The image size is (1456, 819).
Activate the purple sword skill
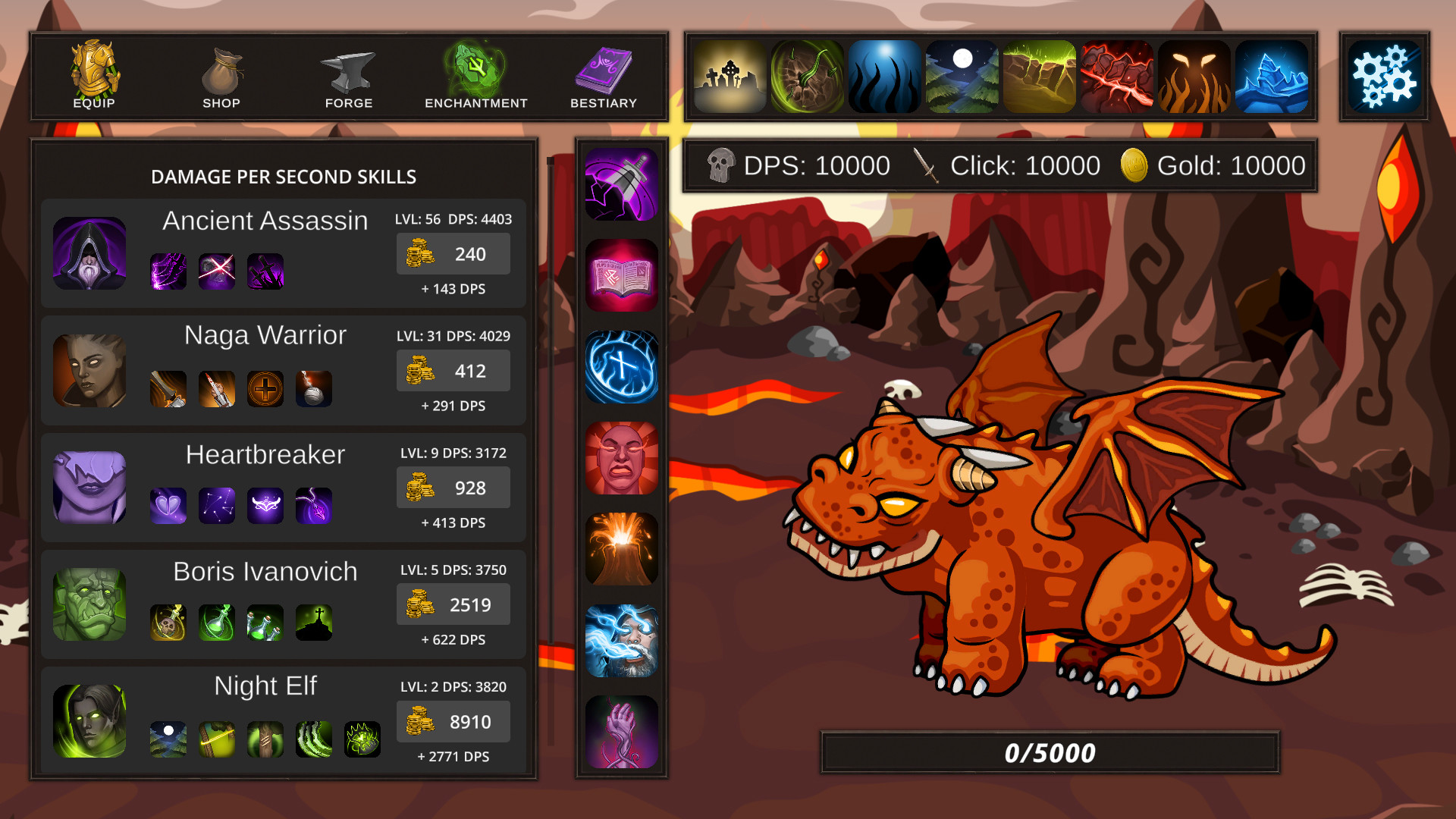pyautogui.click(x=621, y=183)
